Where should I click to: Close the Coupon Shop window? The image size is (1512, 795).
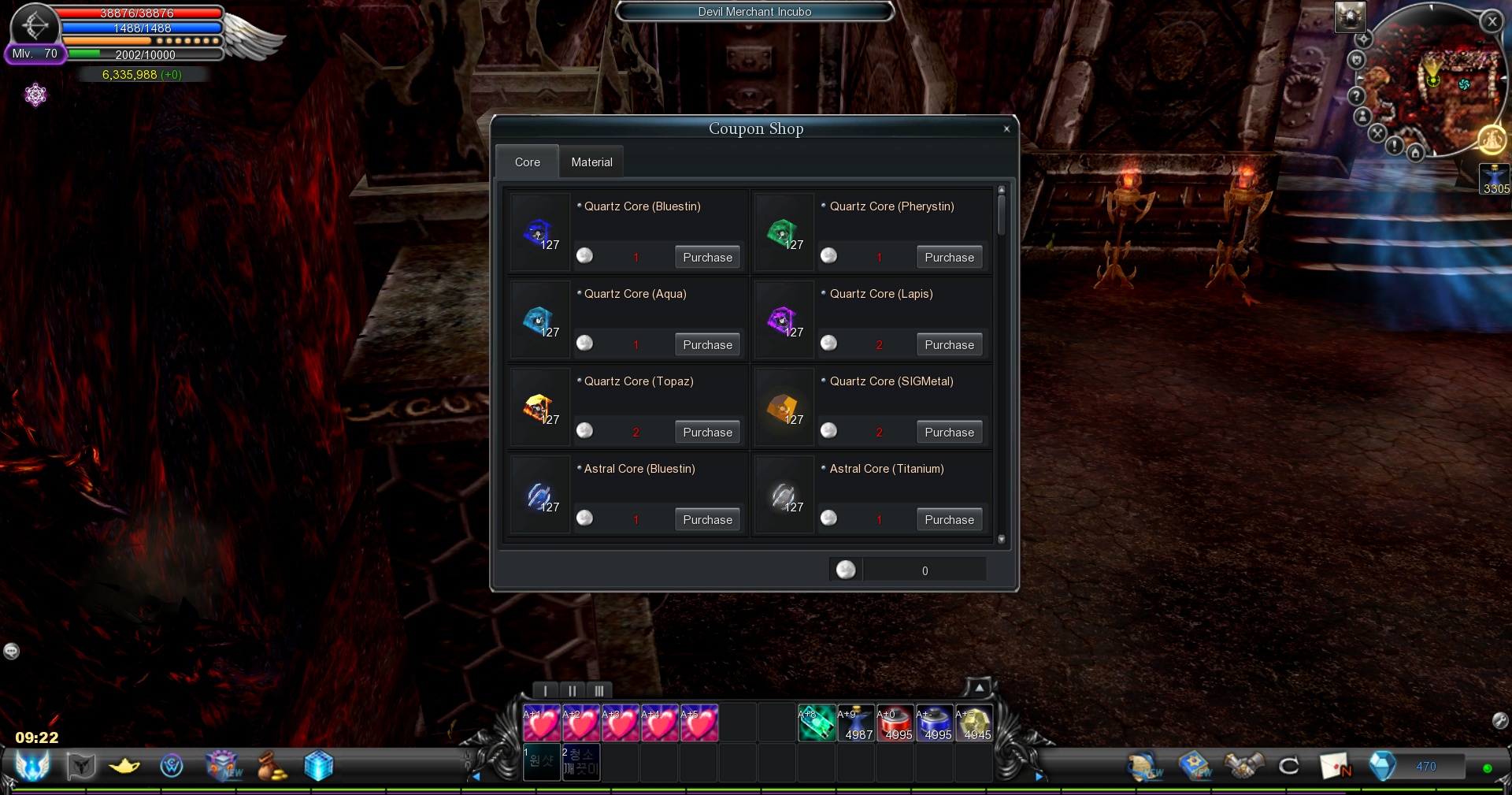point(1006,129)
